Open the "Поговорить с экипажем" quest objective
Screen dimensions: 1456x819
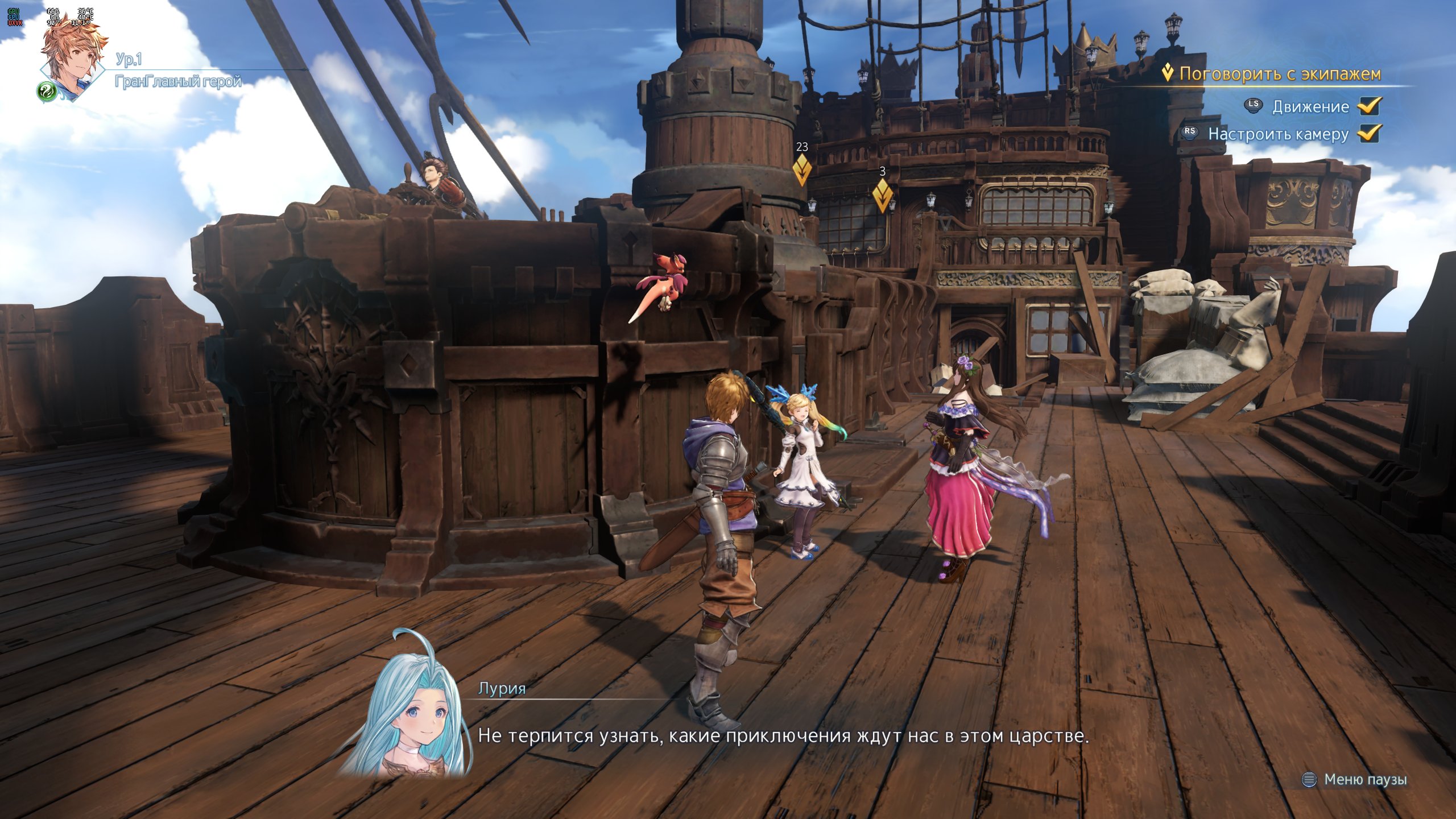(x=1279, y=74)
